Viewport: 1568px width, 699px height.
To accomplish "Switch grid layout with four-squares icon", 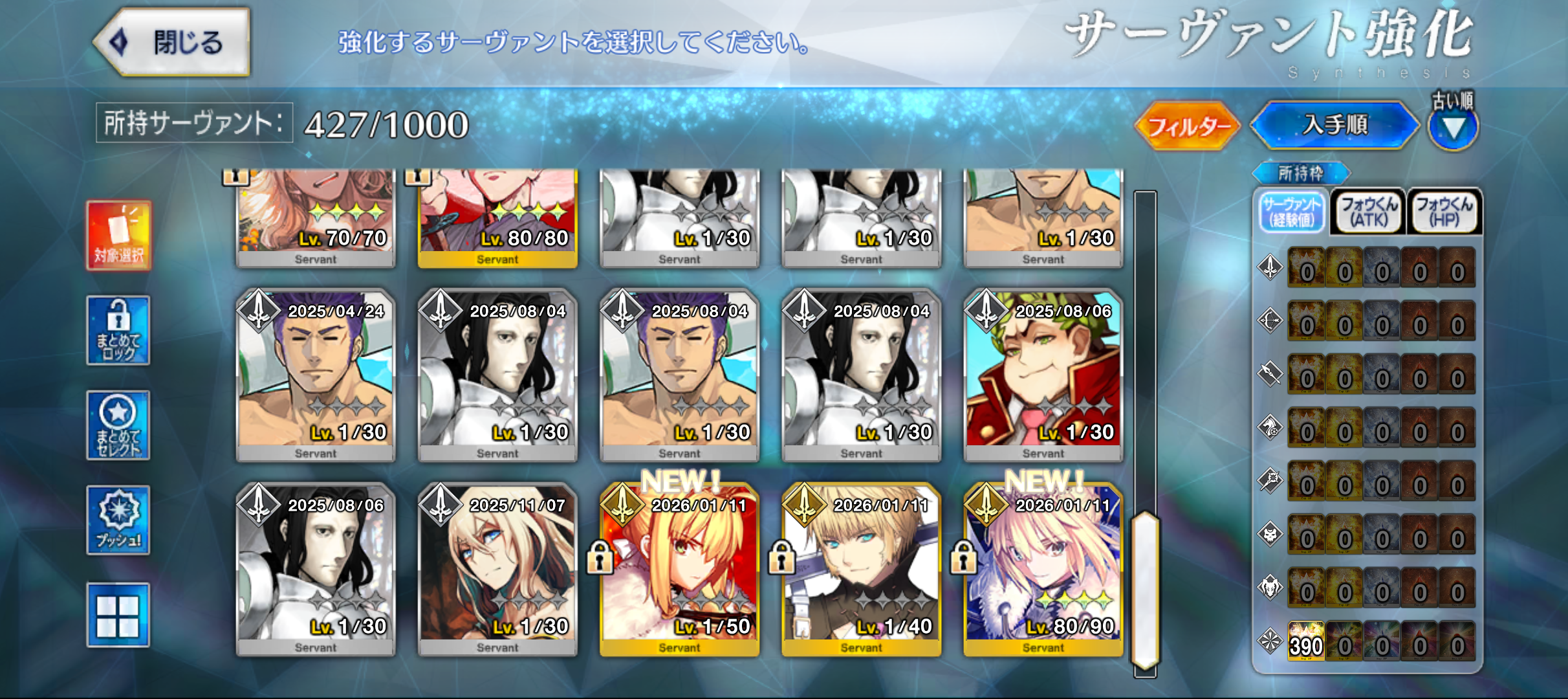I will pos(118,616).
